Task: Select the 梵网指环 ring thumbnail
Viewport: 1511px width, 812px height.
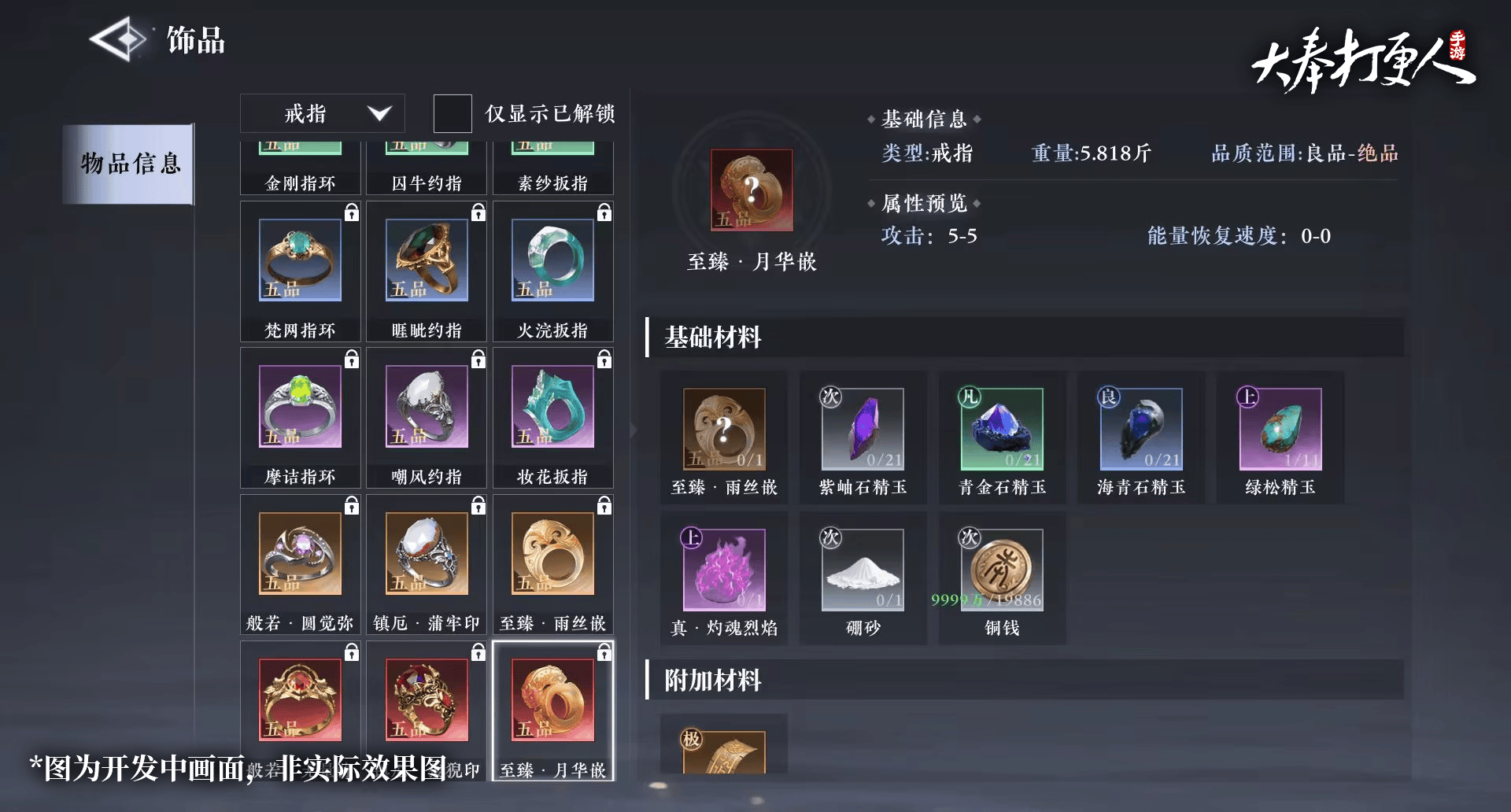Action: (300, 260)
